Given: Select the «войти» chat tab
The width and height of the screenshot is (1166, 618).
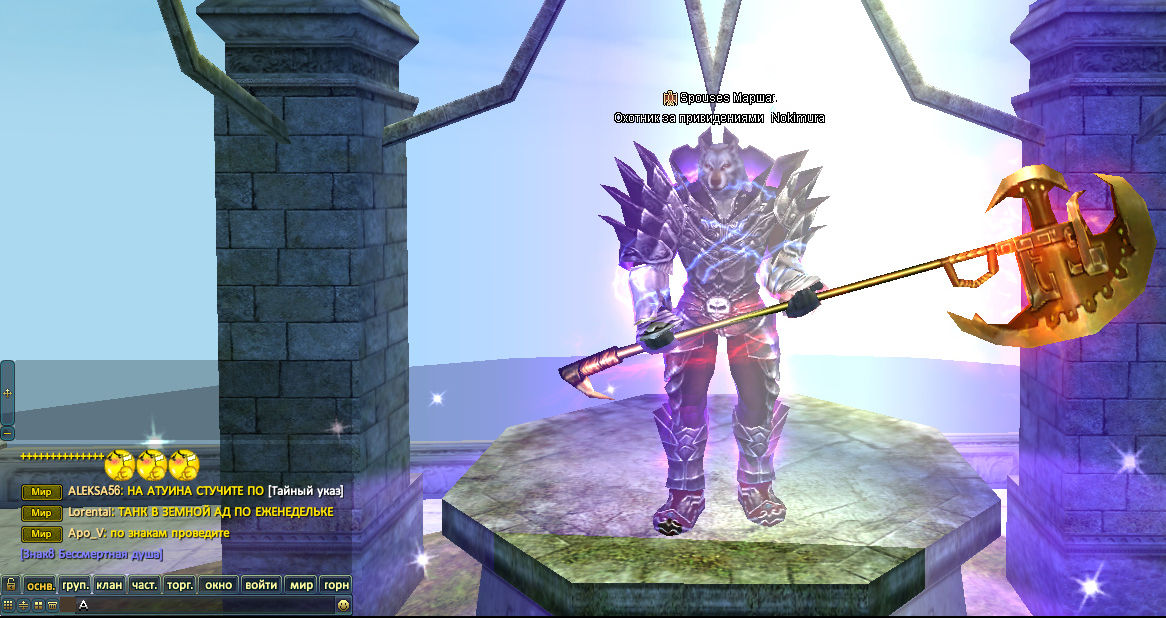Looking at the screenshot, I should click(261, 585).
